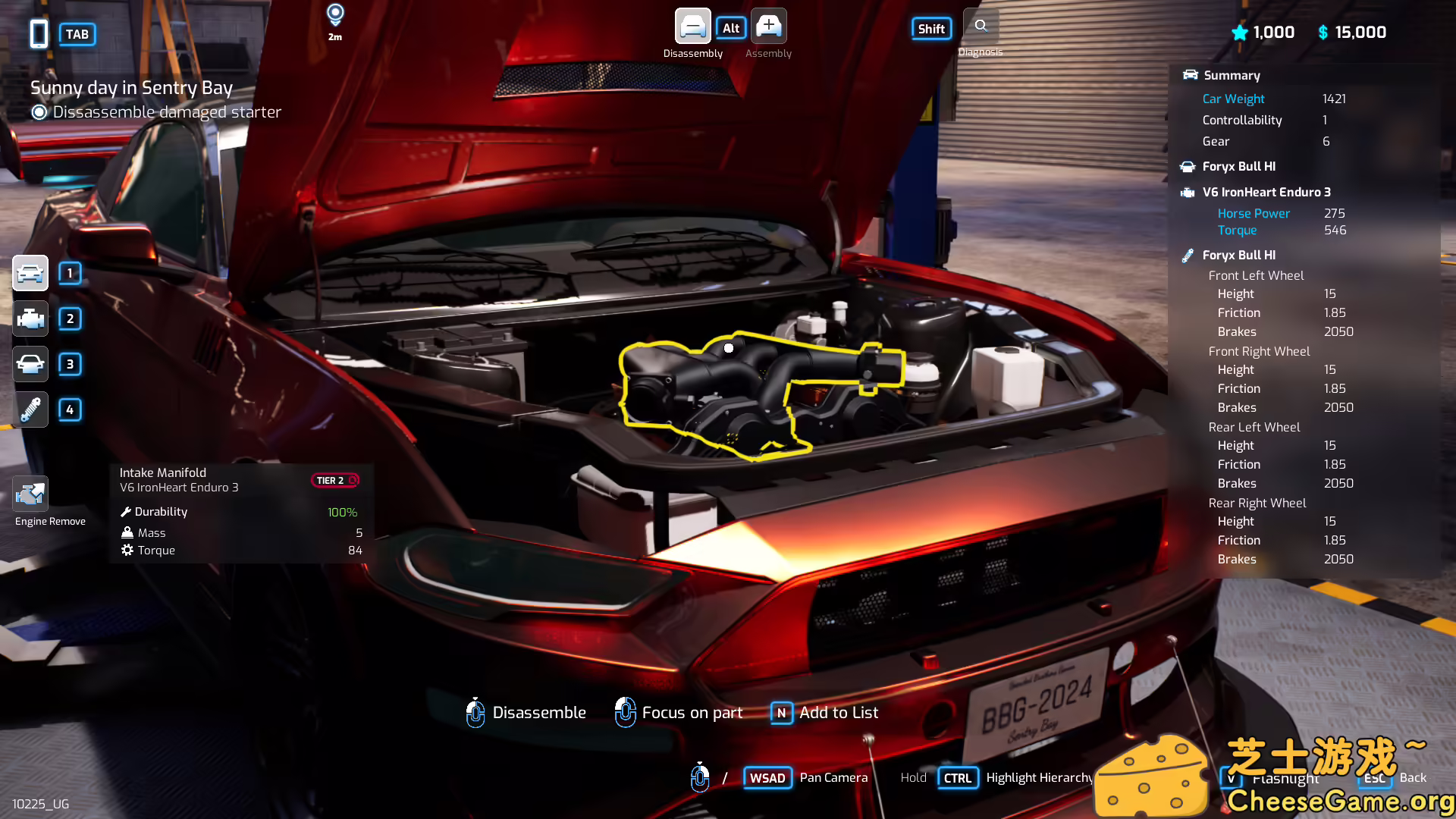Click the $15,000 money counter
This screenshot has height=819, width=1456.
(x=1352, y=32)
